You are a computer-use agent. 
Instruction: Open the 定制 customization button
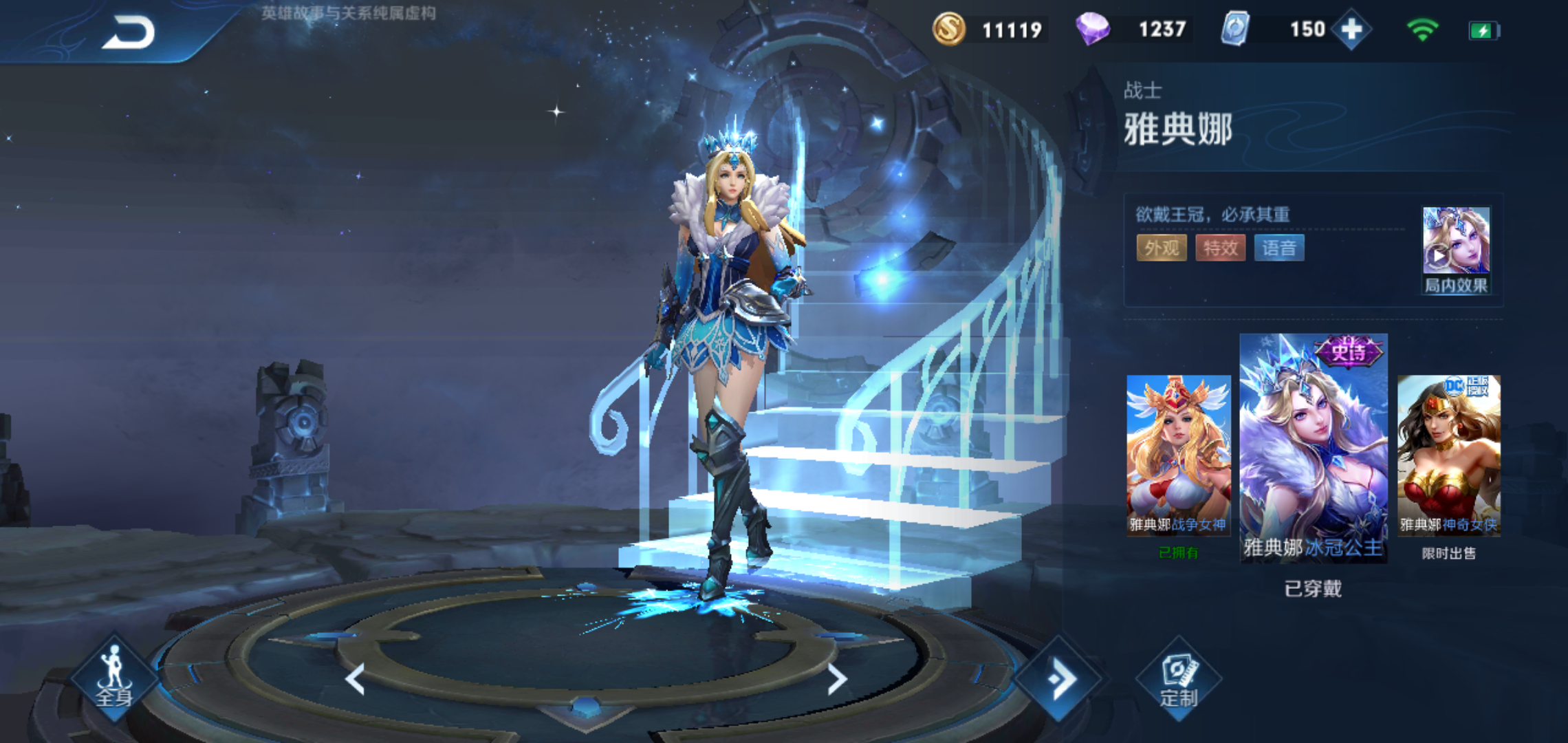click(1179, 679)
